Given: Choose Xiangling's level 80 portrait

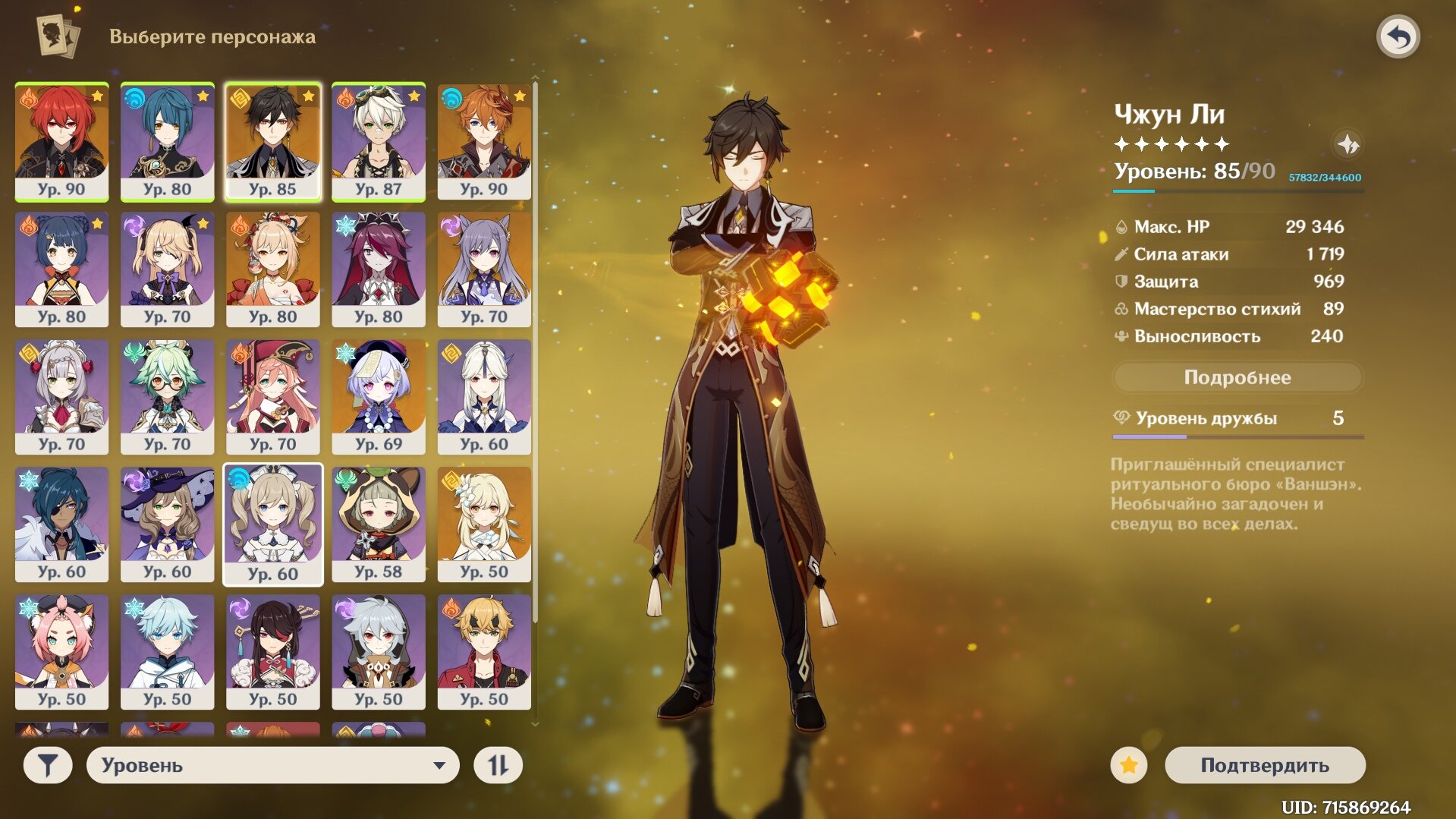Looking at the screenshot, I should click(61, 269).
